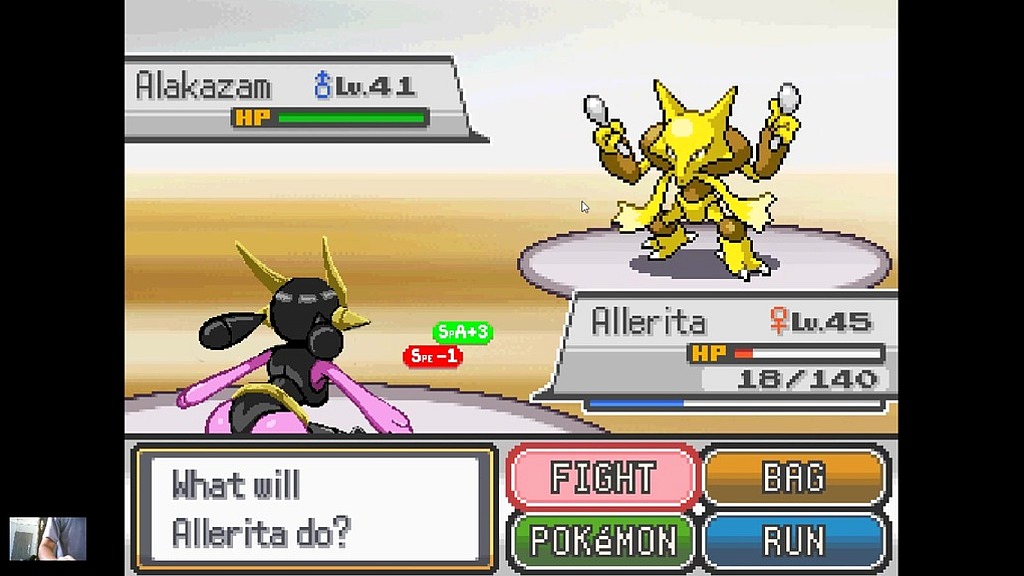
Task: Click the webcam thumbnail overlay
Action: [x=48, y=538]
